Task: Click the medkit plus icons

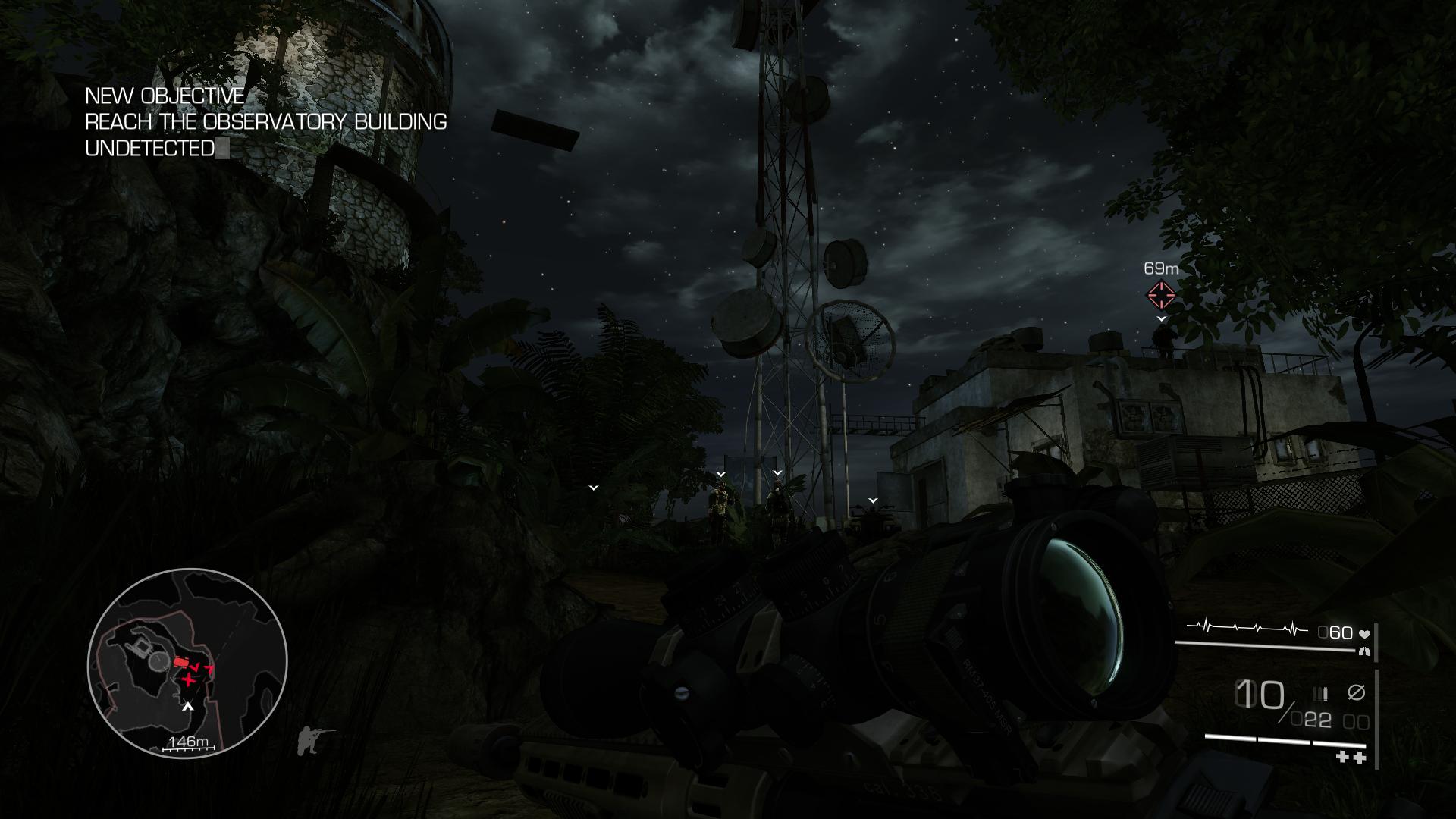Action: pos(1350,757)
